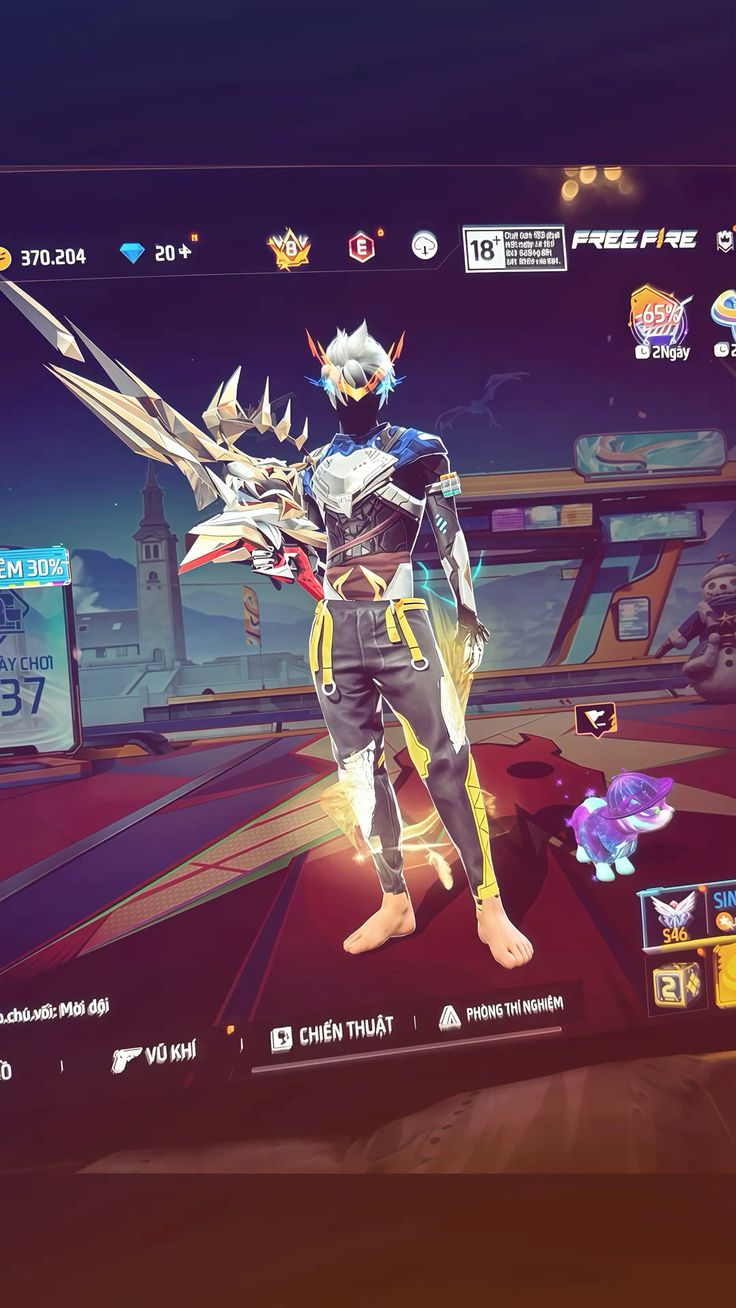
Task: Enter the PHÒNG THÍ NGHIỆM lab
Action: coord(501,1012)
